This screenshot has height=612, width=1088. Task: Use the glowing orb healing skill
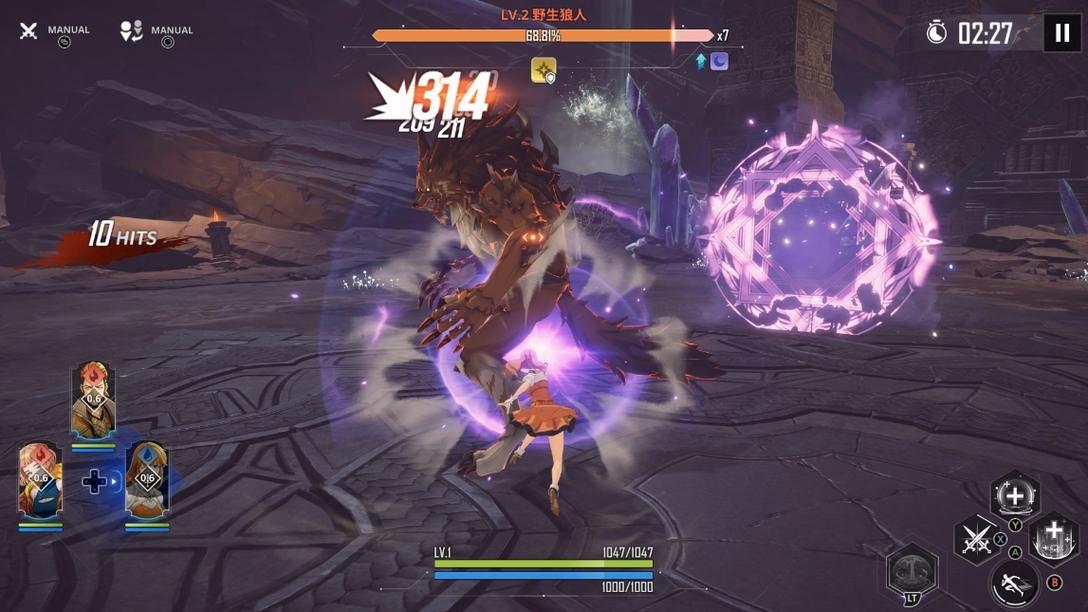coord(1014,496)
